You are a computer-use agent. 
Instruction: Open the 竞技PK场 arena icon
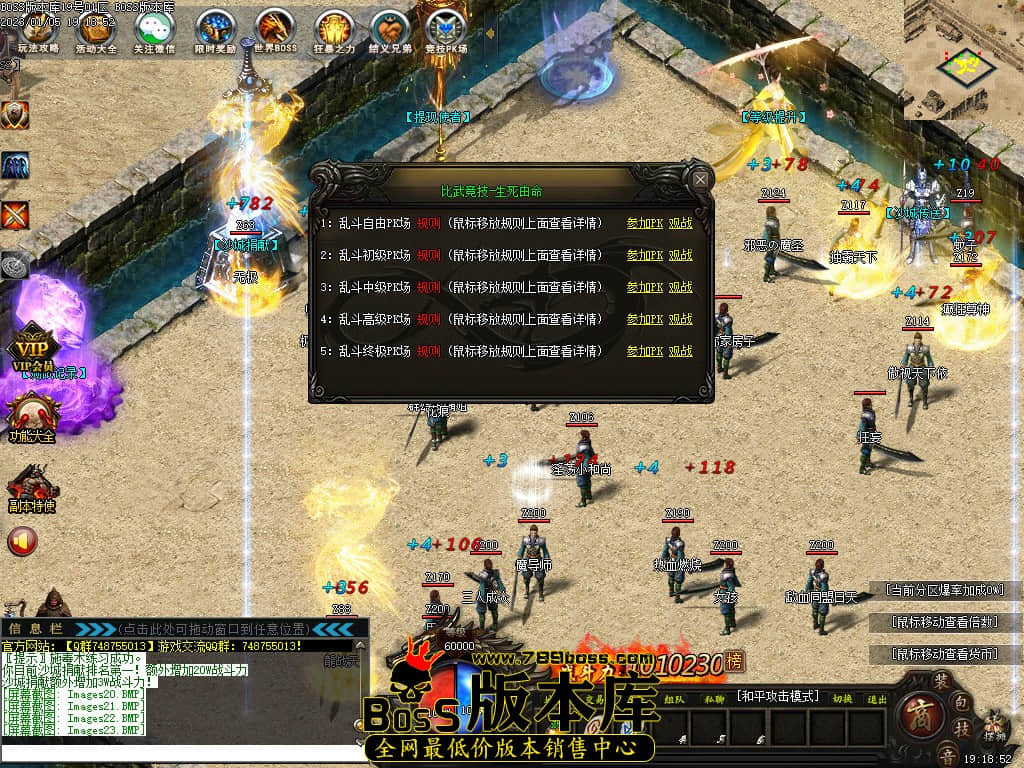click(x=446, y=28)
